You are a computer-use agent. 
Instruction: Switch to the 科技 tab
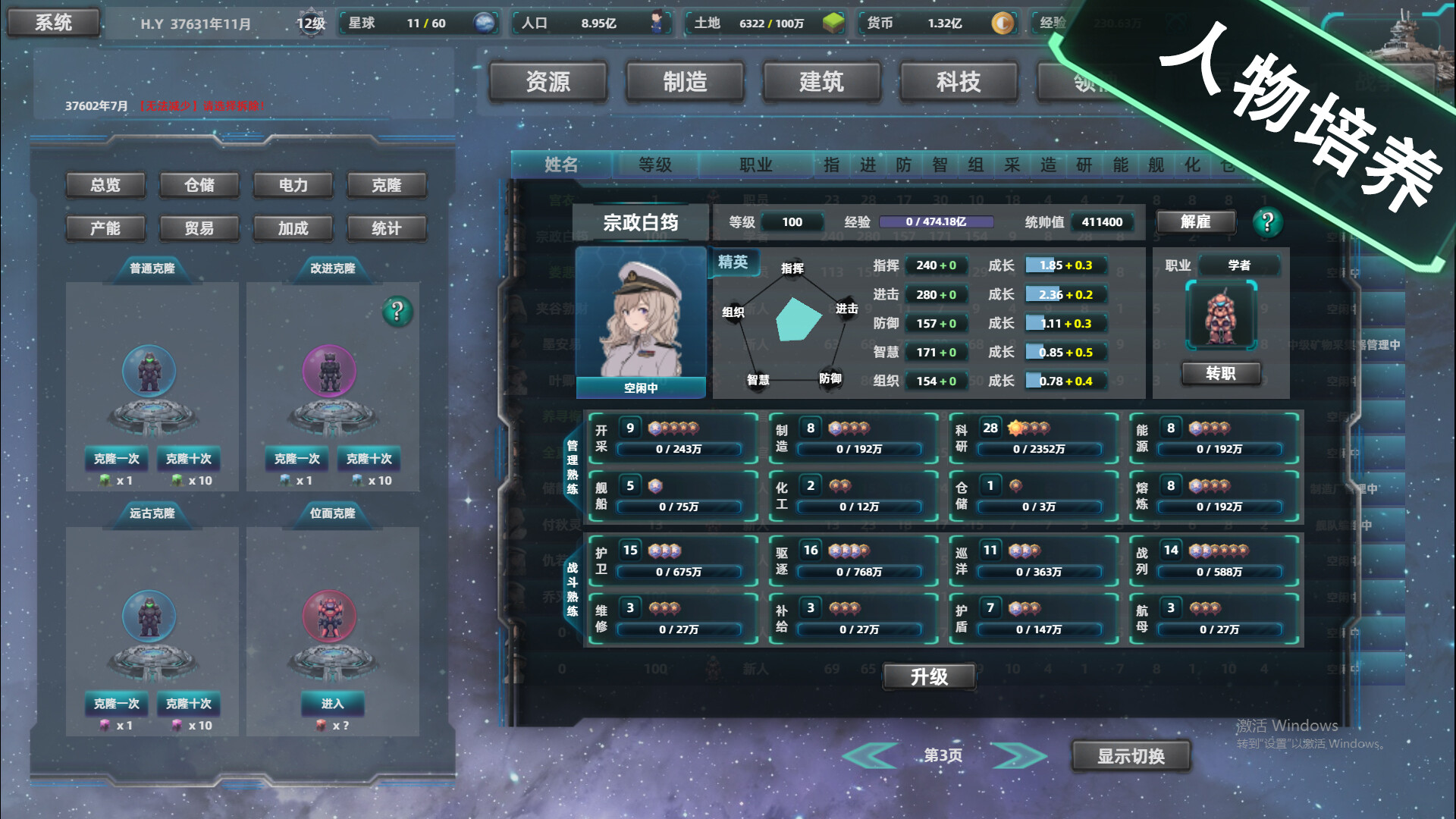[x=959, y=82]
